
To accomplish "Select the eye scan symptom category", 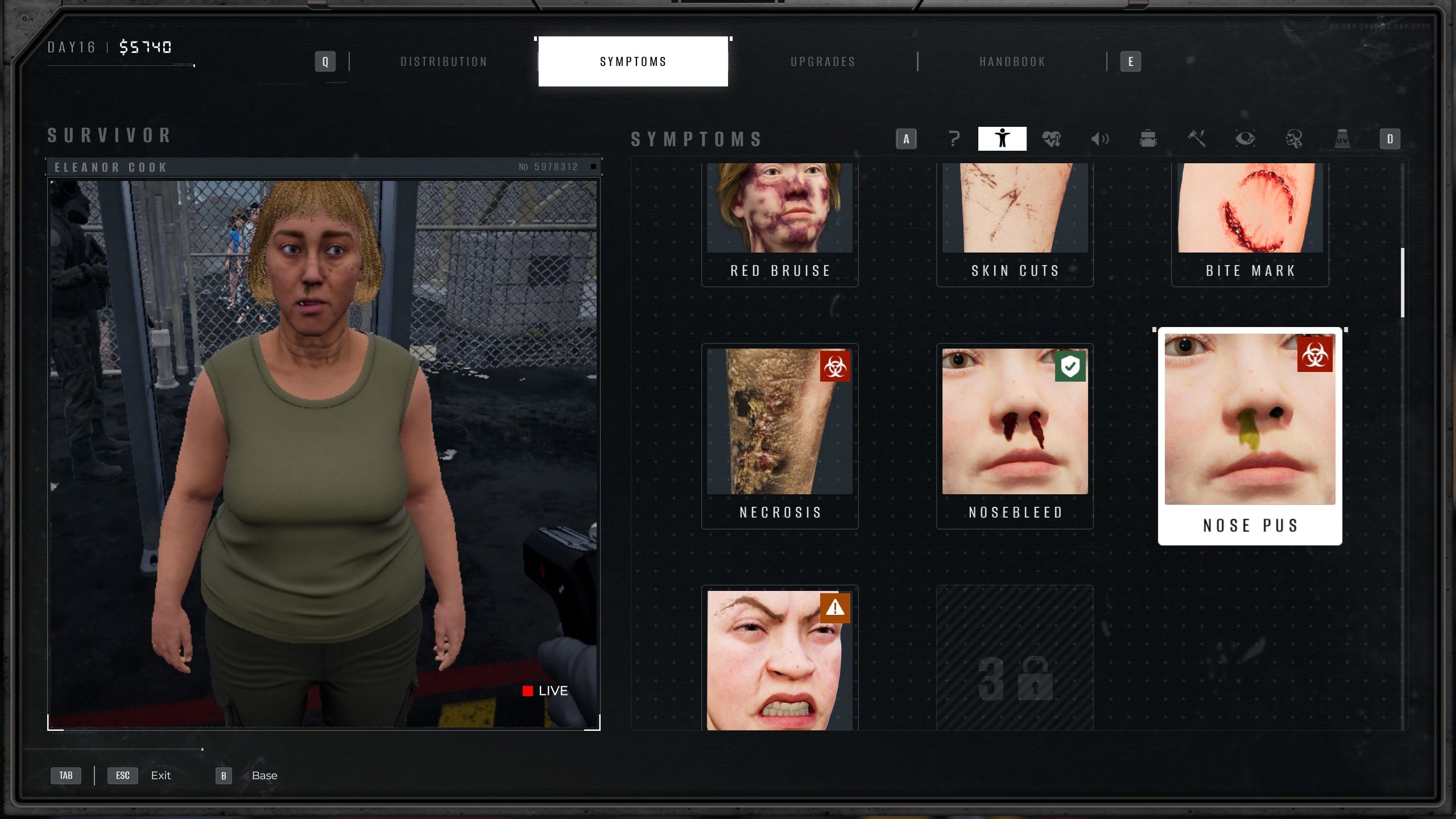I will 1245,139.
